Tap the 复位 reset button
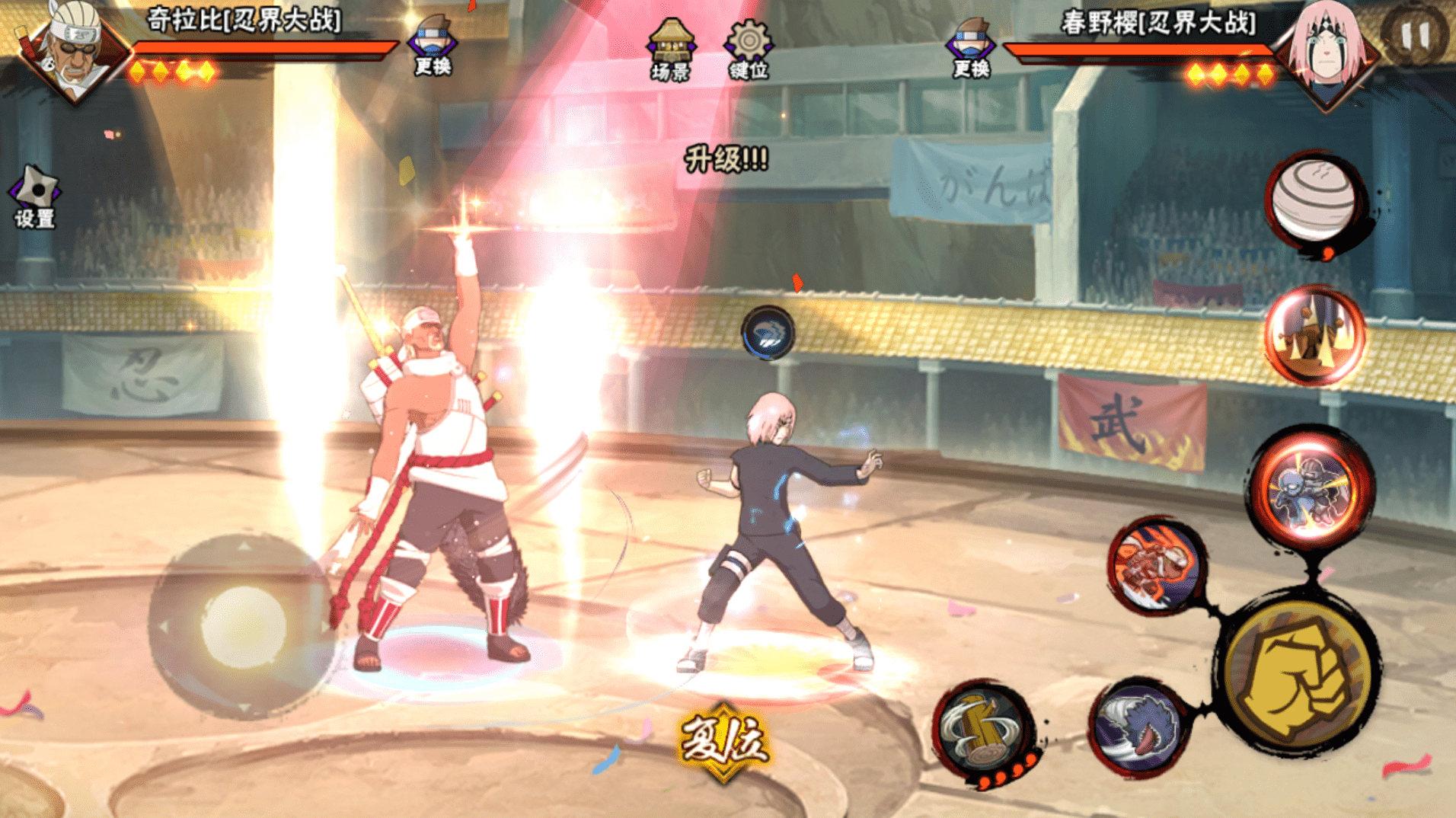 click(723, 740)
